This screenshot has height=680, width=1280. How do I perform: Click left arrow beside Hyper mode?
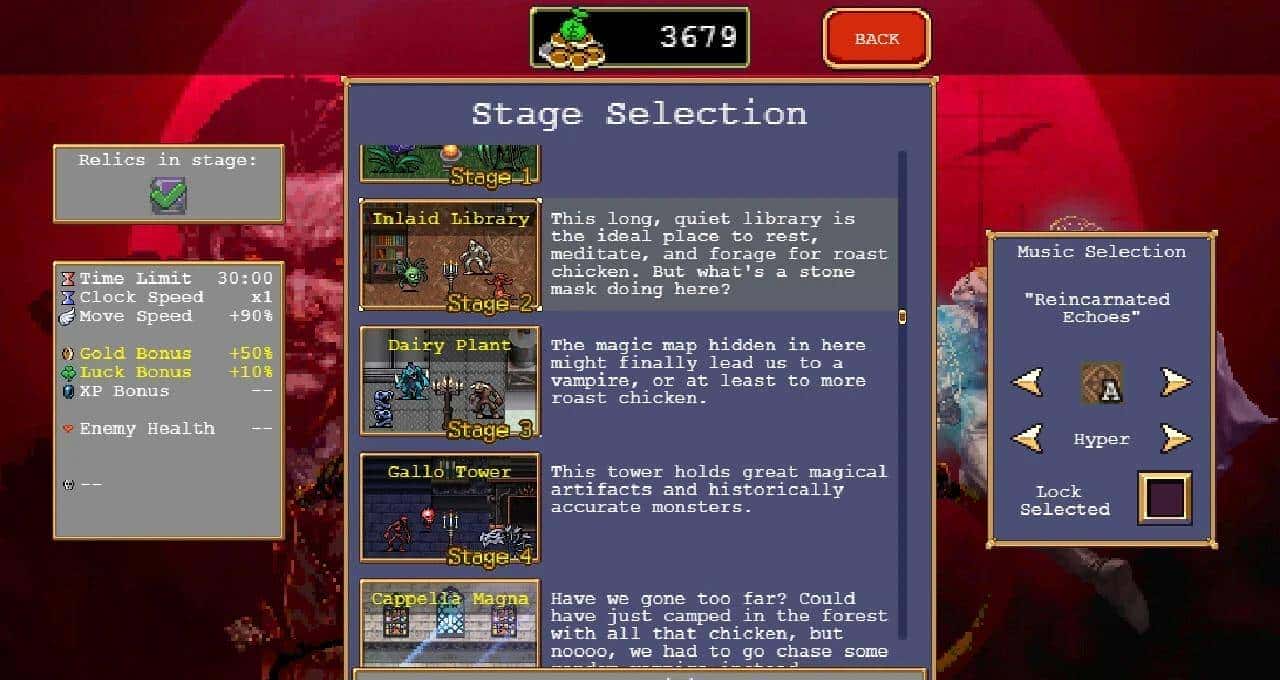[x=1027, y=438]
